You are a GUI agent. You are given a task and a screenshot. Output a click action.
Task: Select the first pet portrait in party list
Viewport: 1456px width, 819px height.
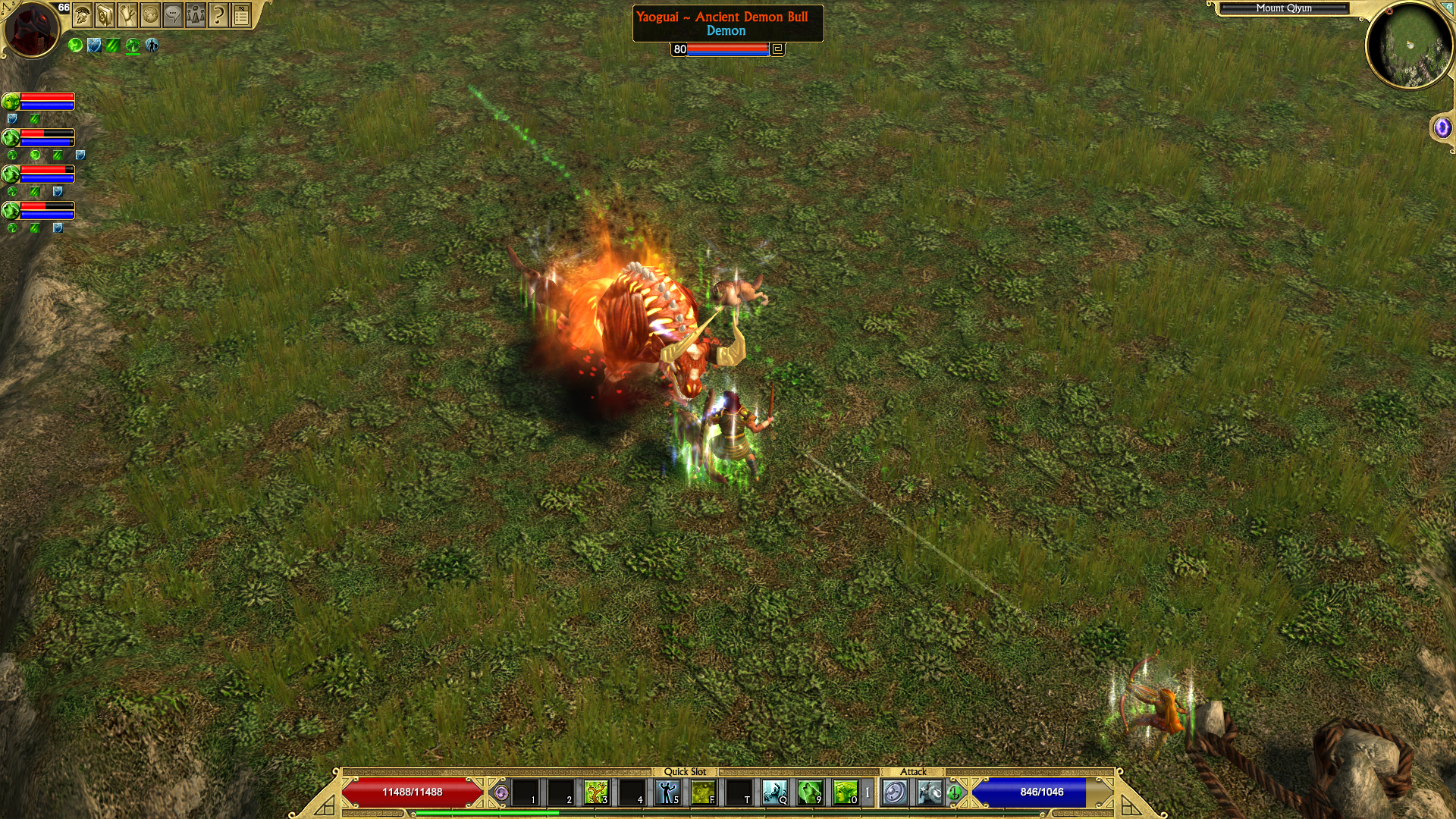11,102
